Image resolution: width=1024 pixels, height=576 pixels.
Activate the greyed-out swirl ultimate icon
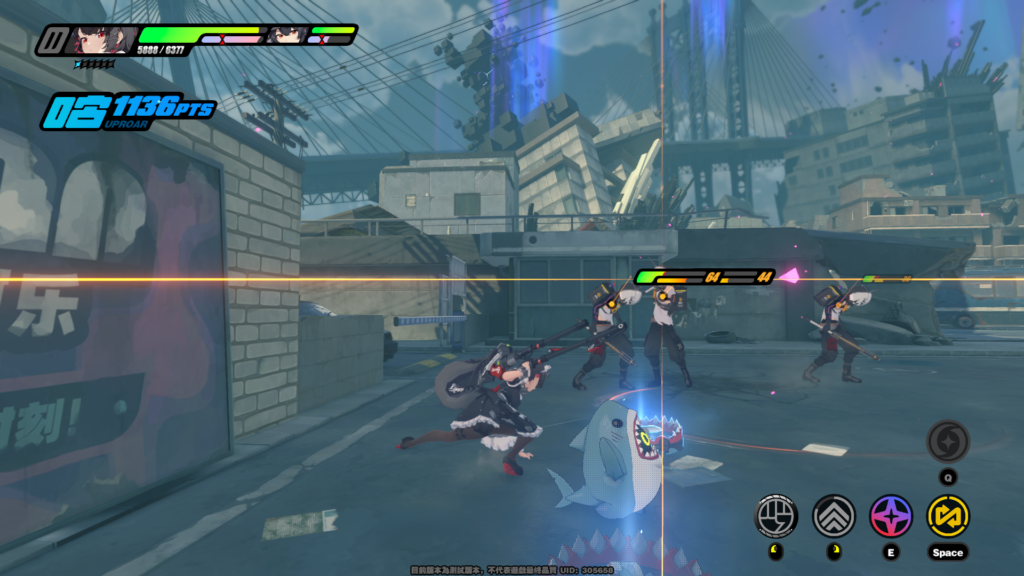pos(947,441)
